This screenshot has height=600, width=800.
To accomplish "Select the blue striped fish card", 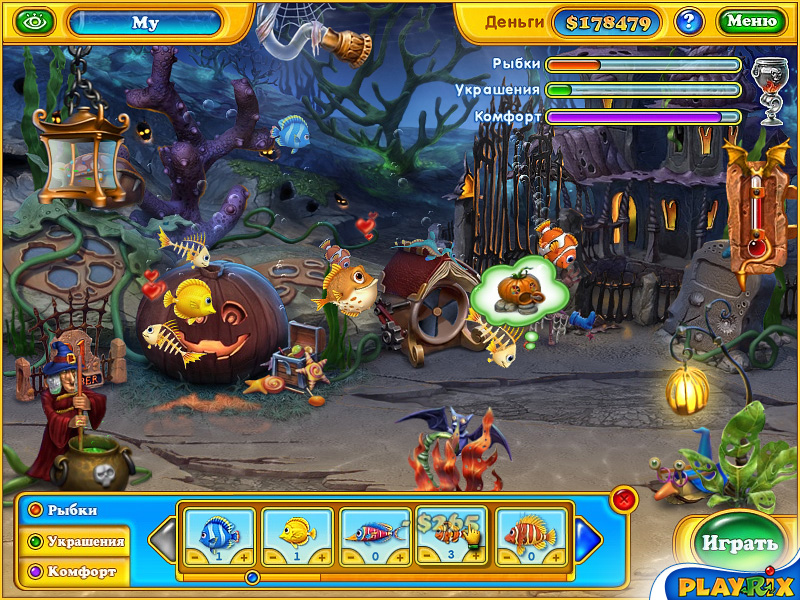I will [219, 533].
